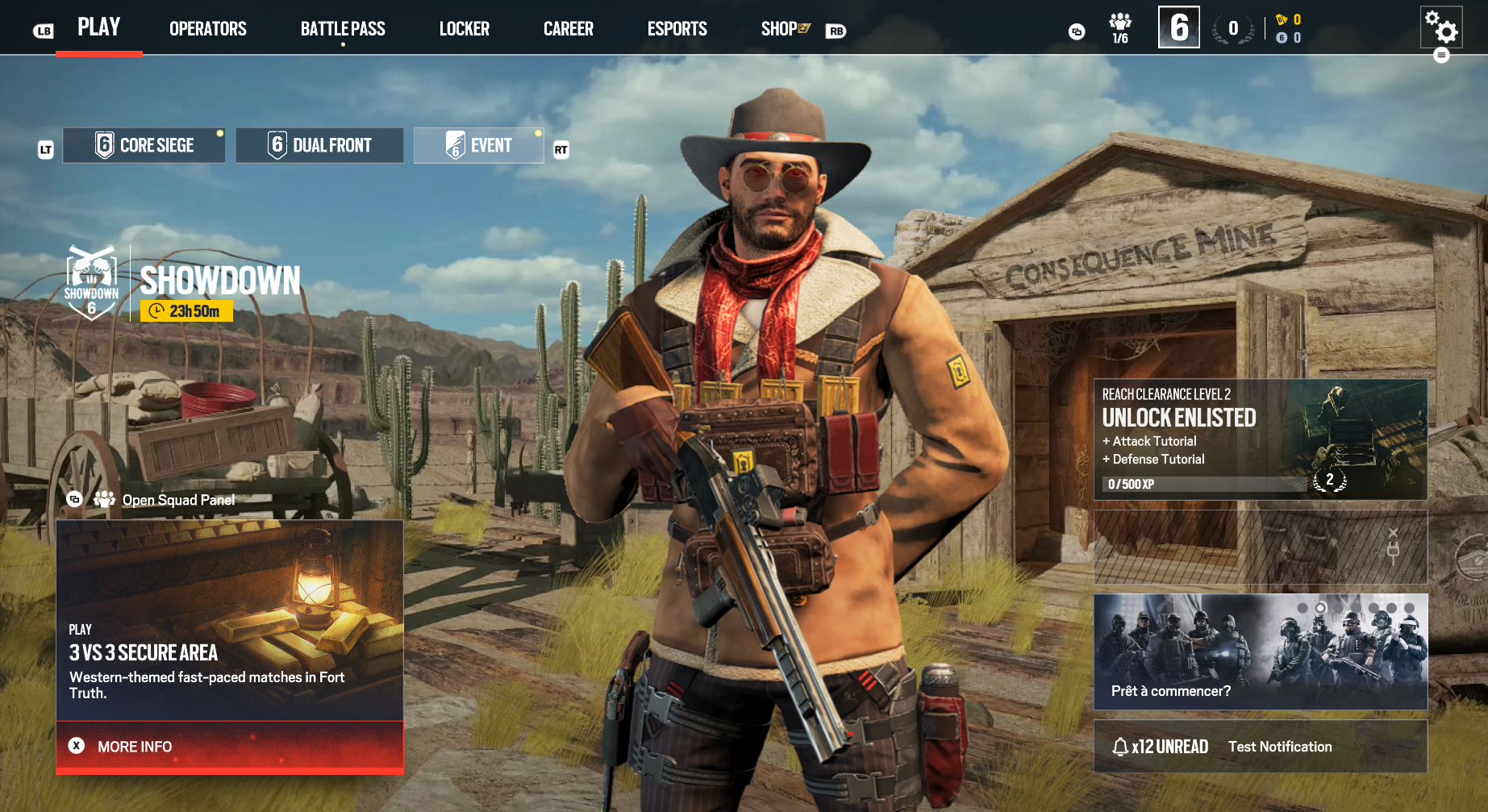The width and height of the screenshot is (1488, 812).
Task: Choose the Core Siege mode
Action: click(144, 146)
